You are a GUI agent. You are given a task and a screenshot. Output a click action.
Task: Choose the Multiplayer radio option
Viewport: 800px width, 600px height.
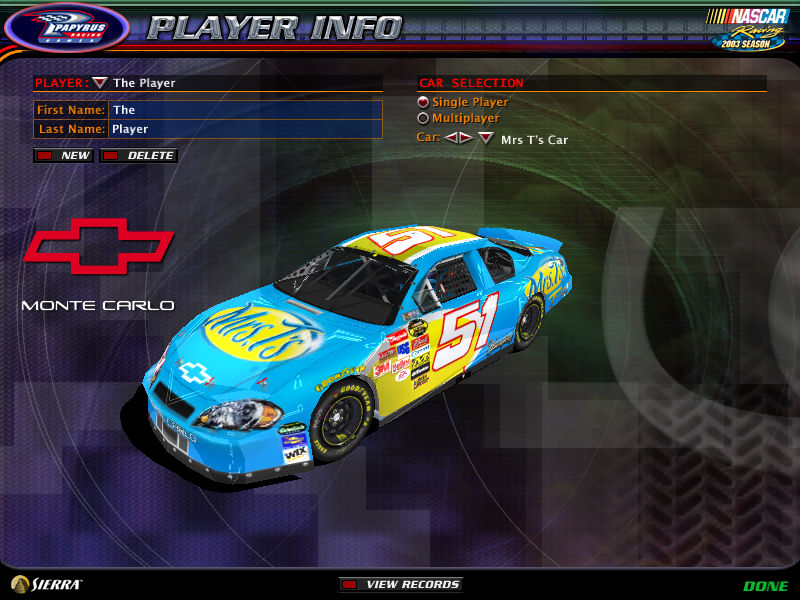[x=423, y=118]
